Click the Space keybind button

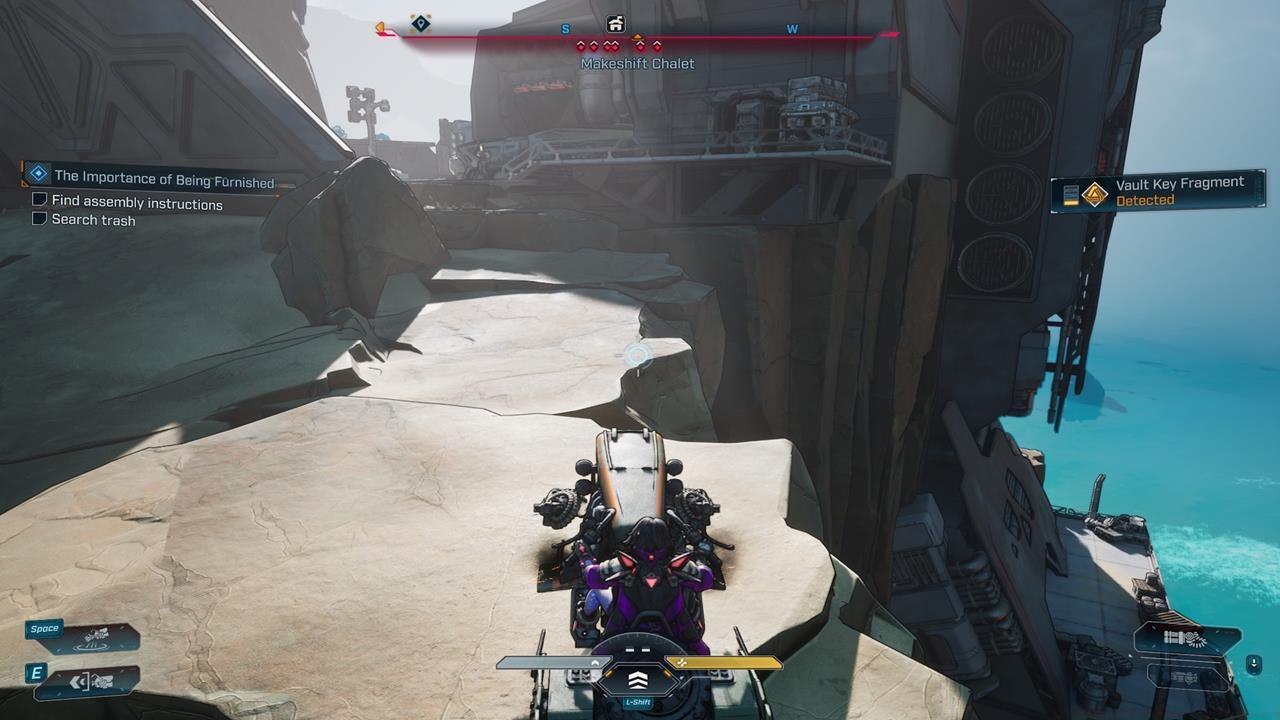point(44,628)
